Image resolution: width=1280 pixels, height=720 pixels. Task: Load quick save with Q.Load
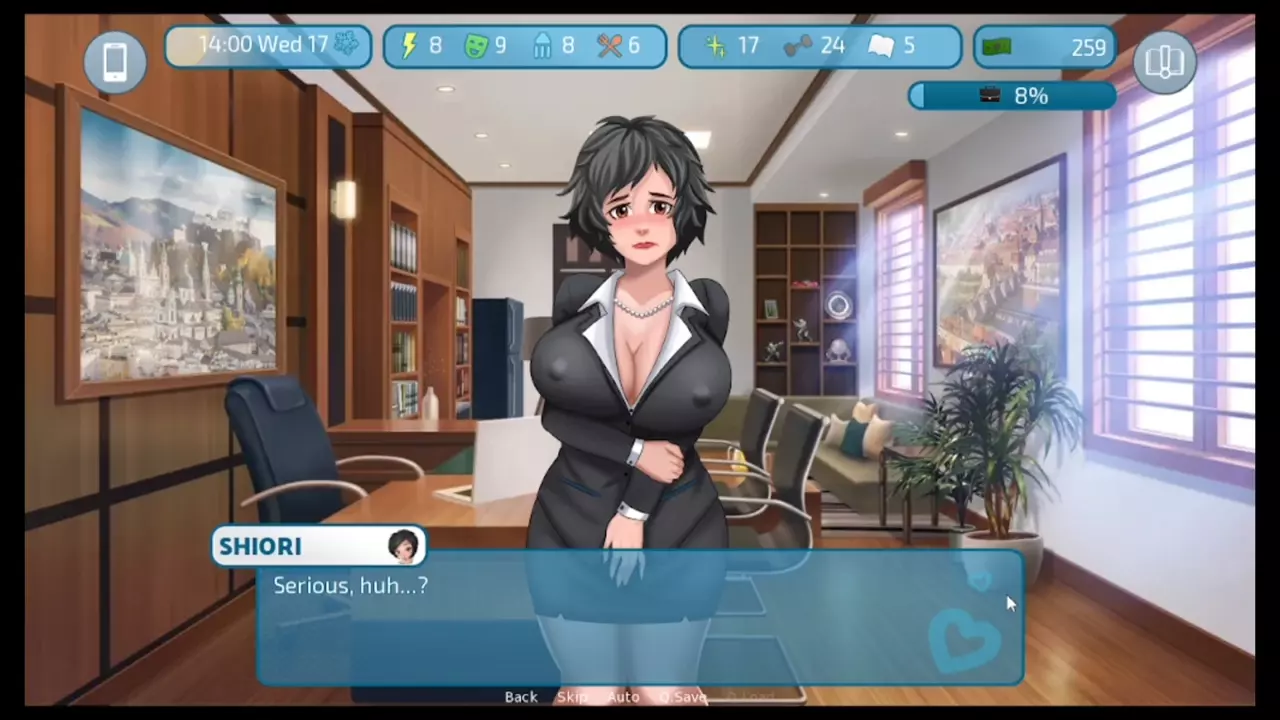[750, 697]
